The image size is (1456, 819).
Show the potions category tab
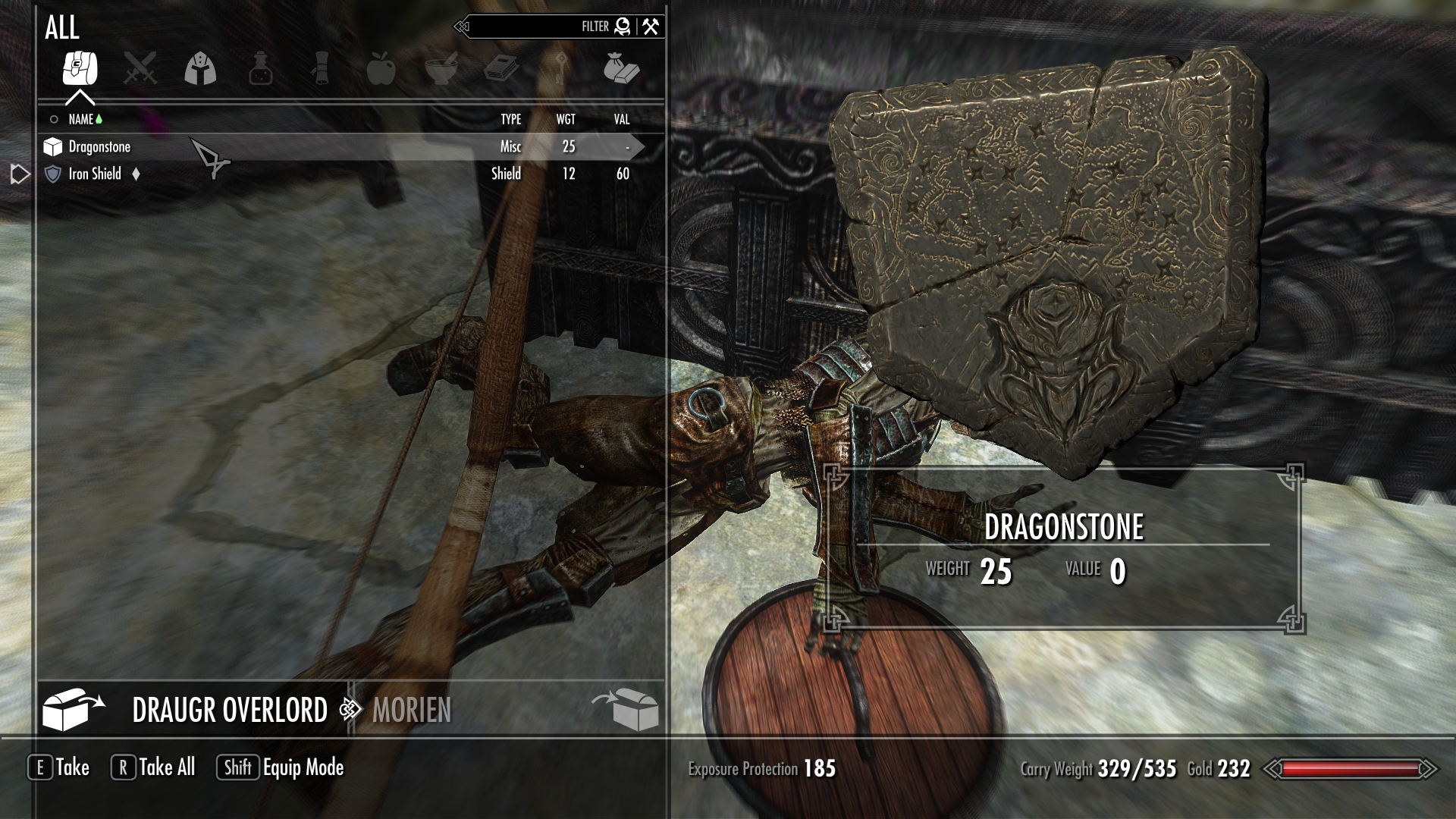(x=261, y=68)
